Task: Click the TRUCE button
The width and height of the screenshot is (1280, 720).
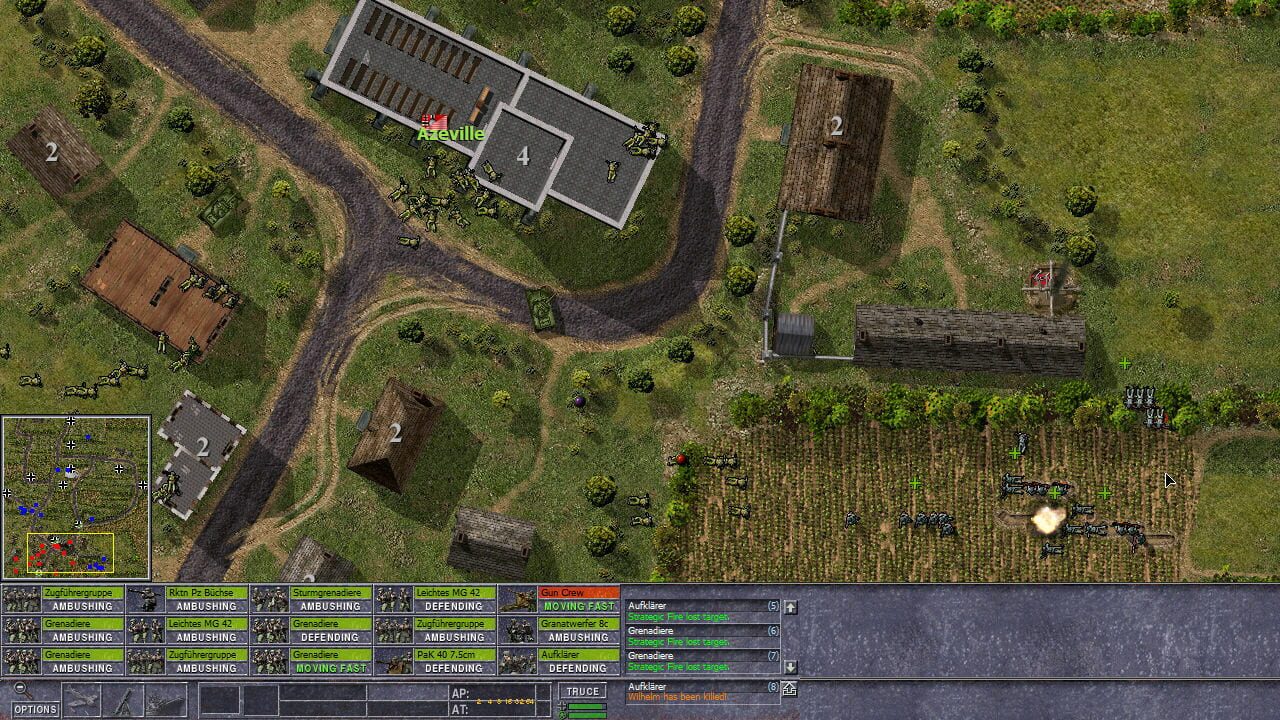Action: 582,690
